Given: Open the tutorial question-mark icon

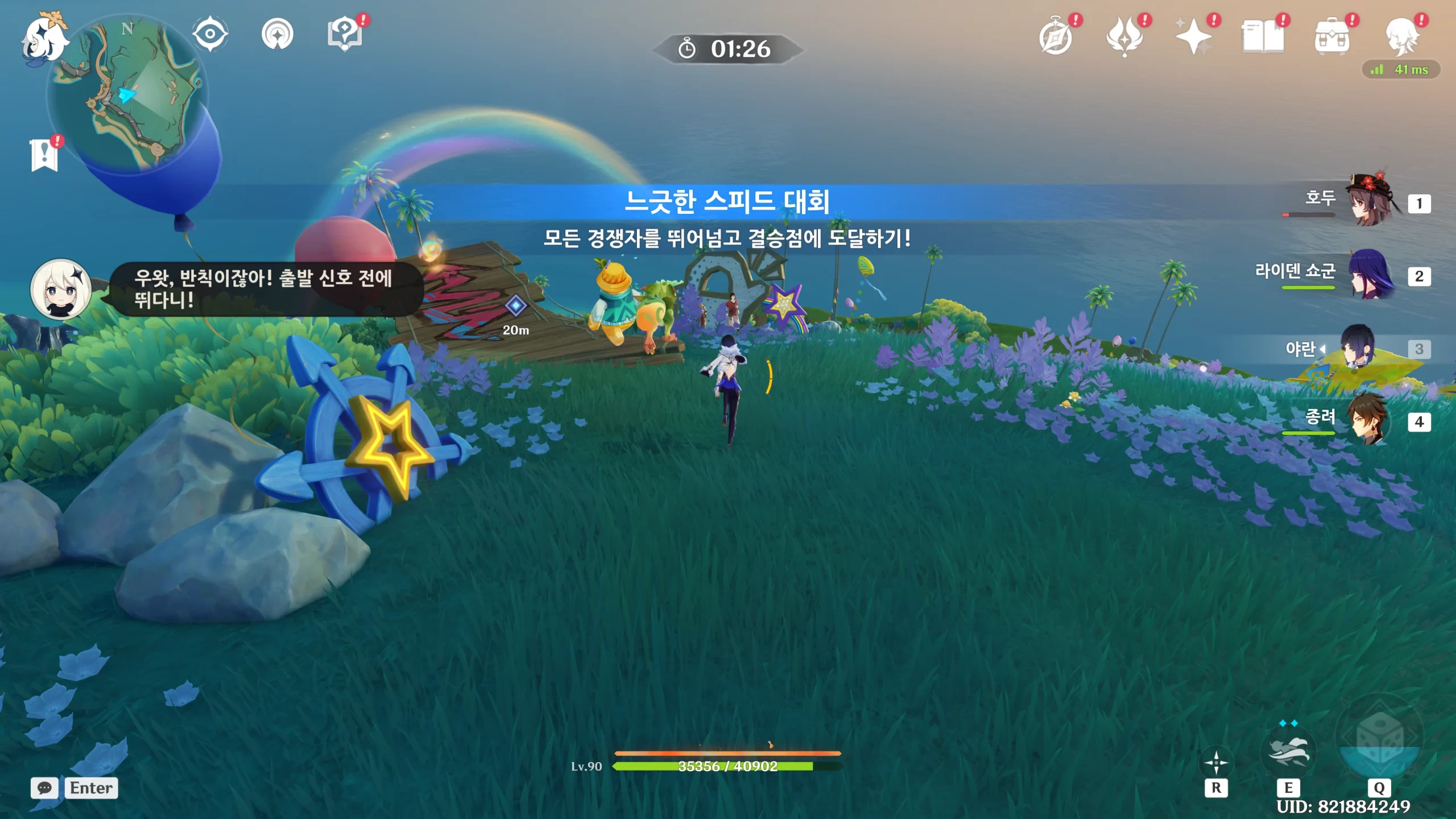Looking at the screenshot, I should tap(345, 34).
